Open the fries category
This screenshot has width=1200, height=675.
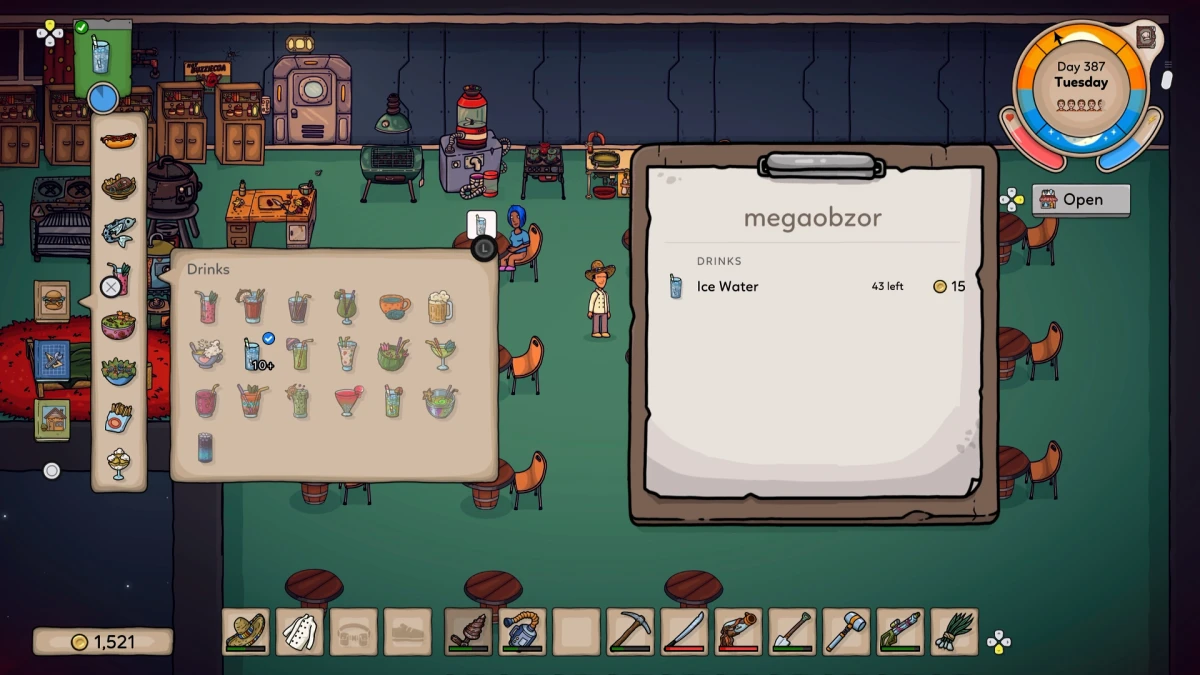tap(118, 417)
